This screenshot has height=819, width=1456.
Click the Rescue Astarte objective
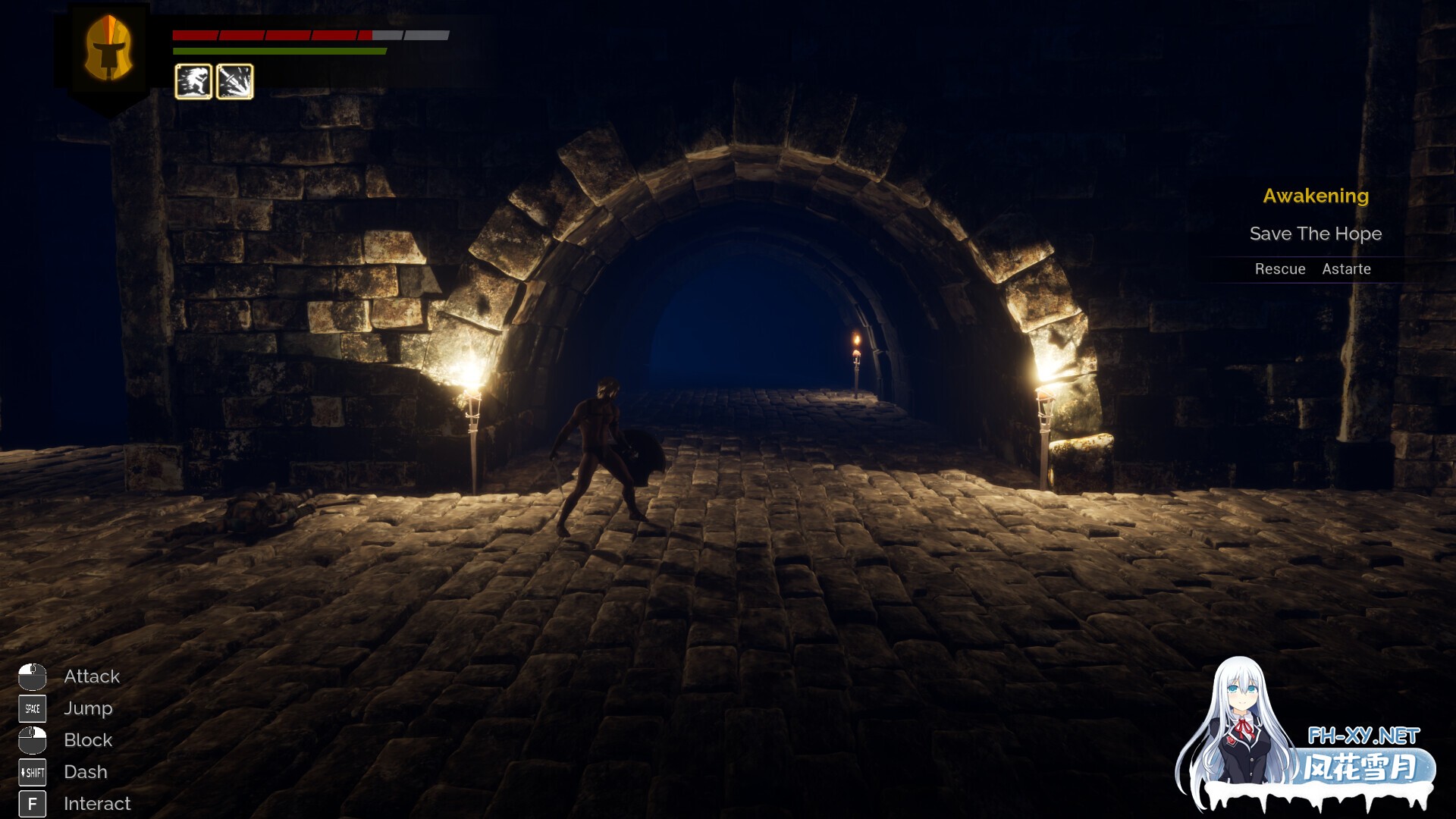point(1313,269)
